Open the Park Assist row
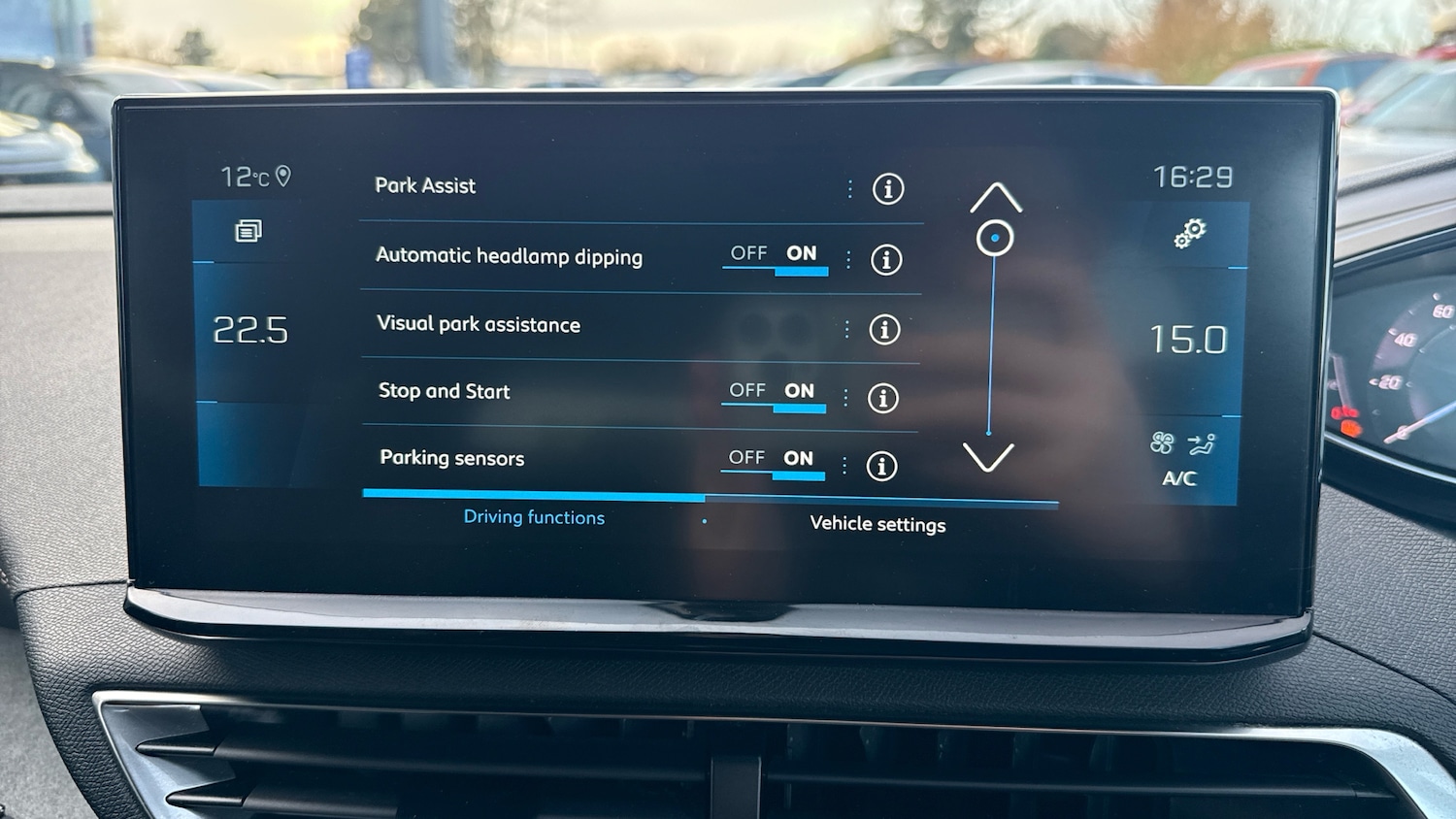Image resolution: width=1456 pixels, height=819 pixels. (x=426, y=185)
